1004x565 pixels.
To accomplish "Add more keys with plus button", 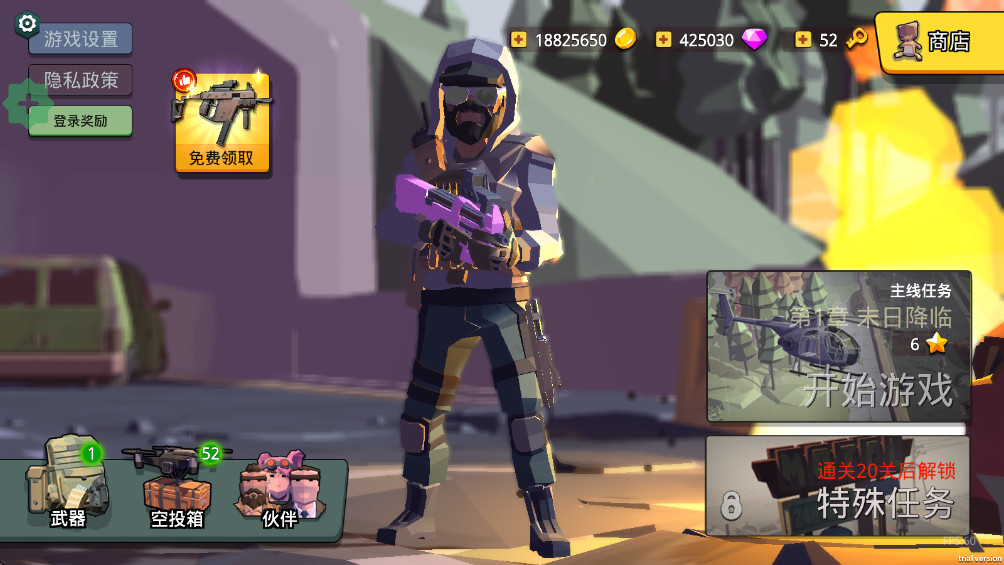I will [x=803, y=40].
